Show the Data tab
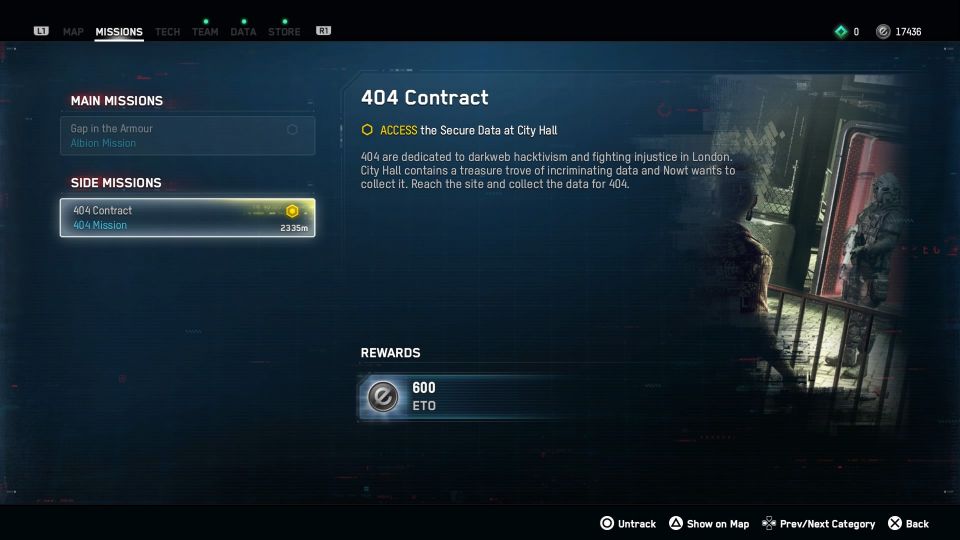Image resolution: width=960 pixels, height=540 pixels. 243,32
